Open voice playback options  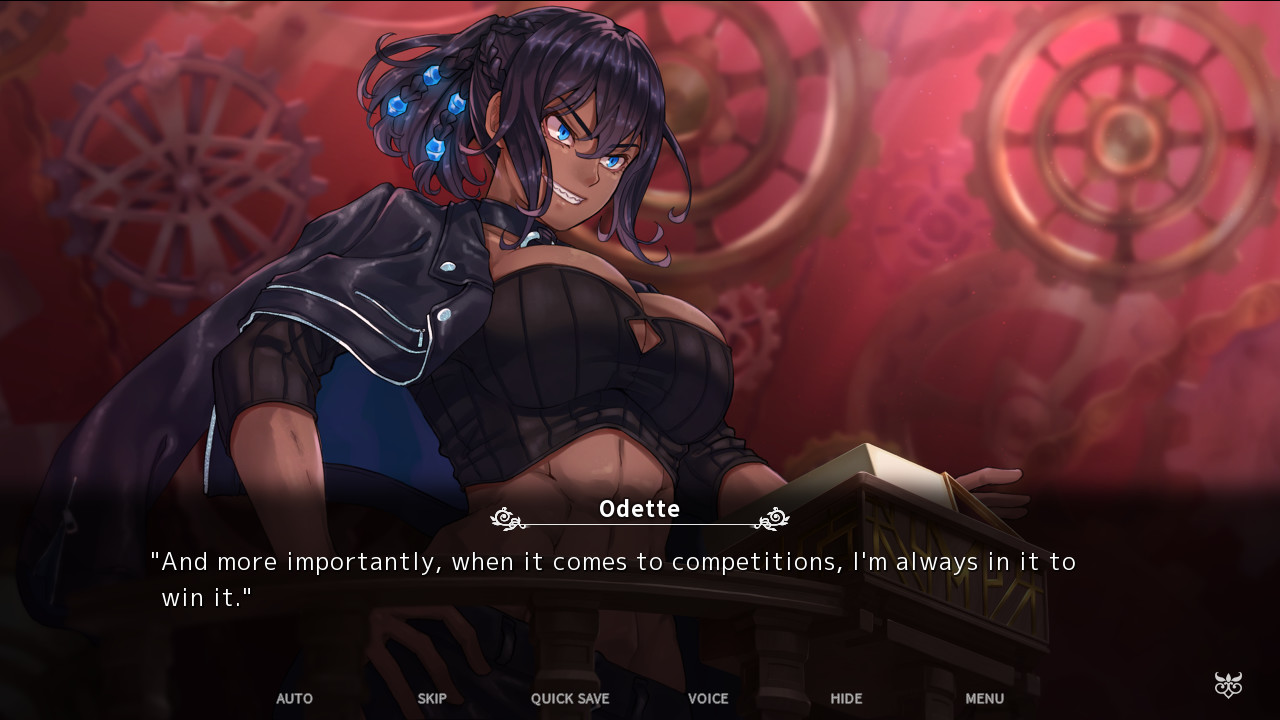(707, 699)
